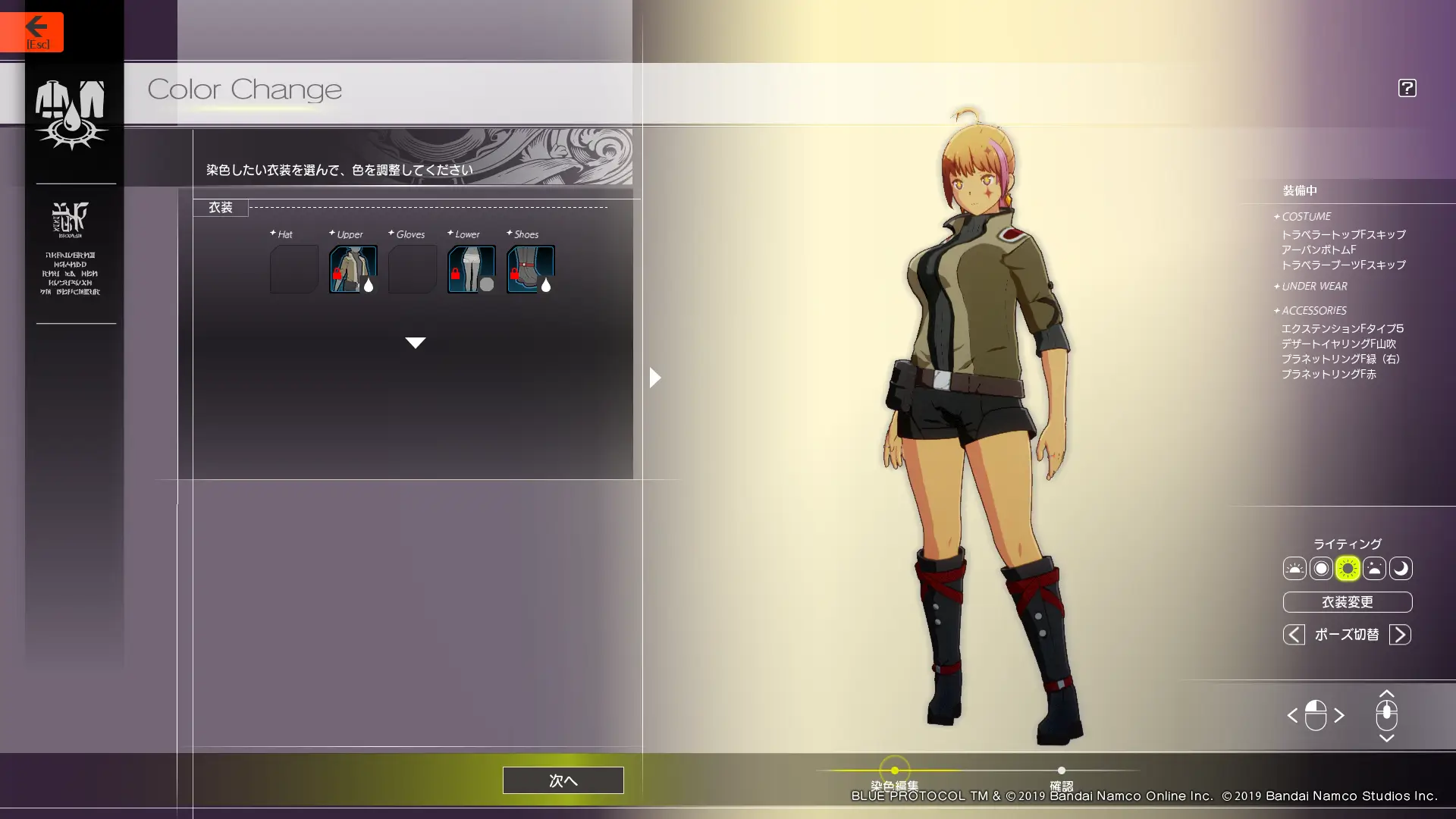Click the color change costume icon in sidebar
Image resolution: width=1456 pixels, height=819 pixels.
coord(71,115)
